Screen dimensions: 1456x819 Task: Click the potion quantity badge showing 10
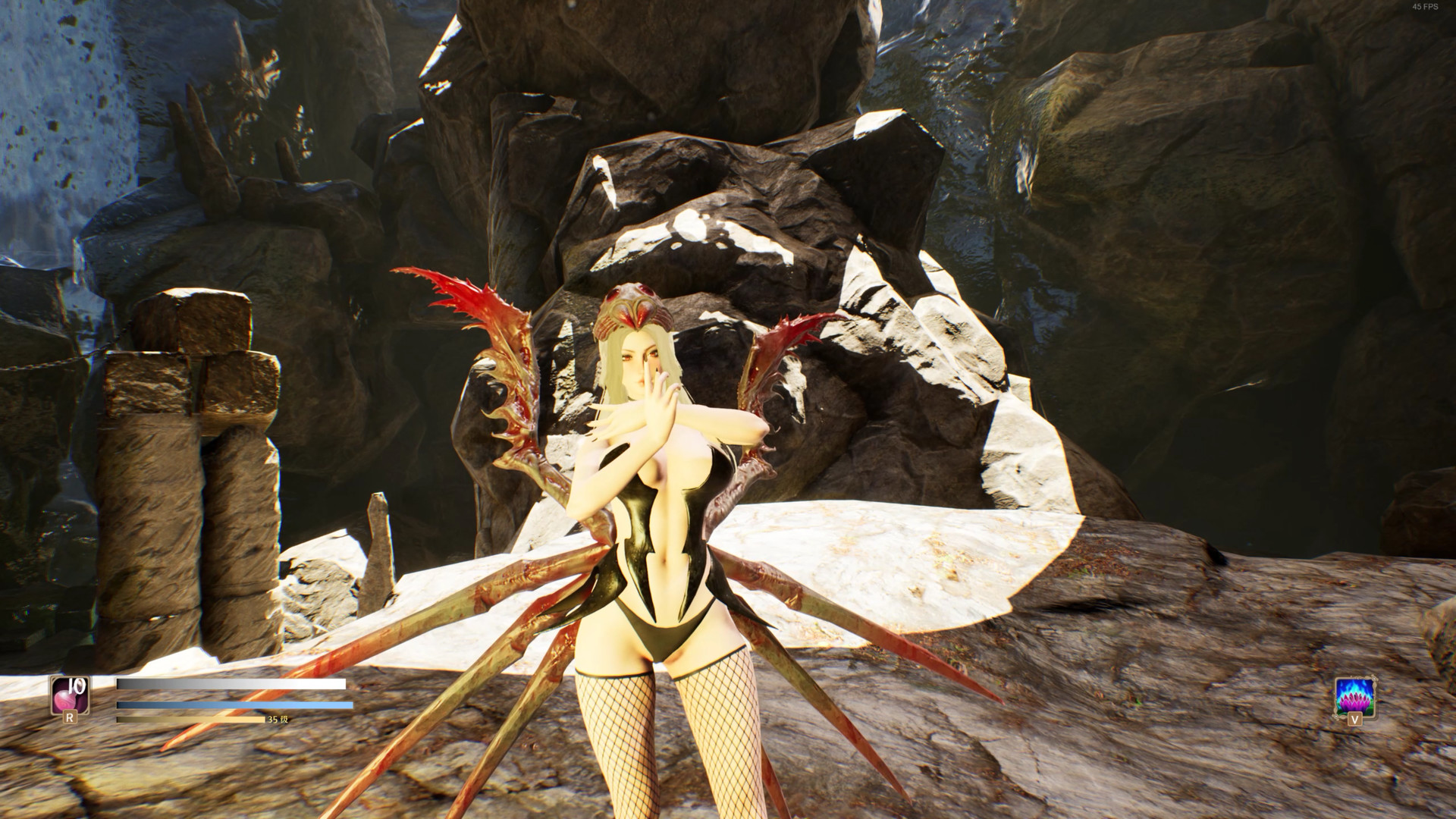click(x=77, y=686)
